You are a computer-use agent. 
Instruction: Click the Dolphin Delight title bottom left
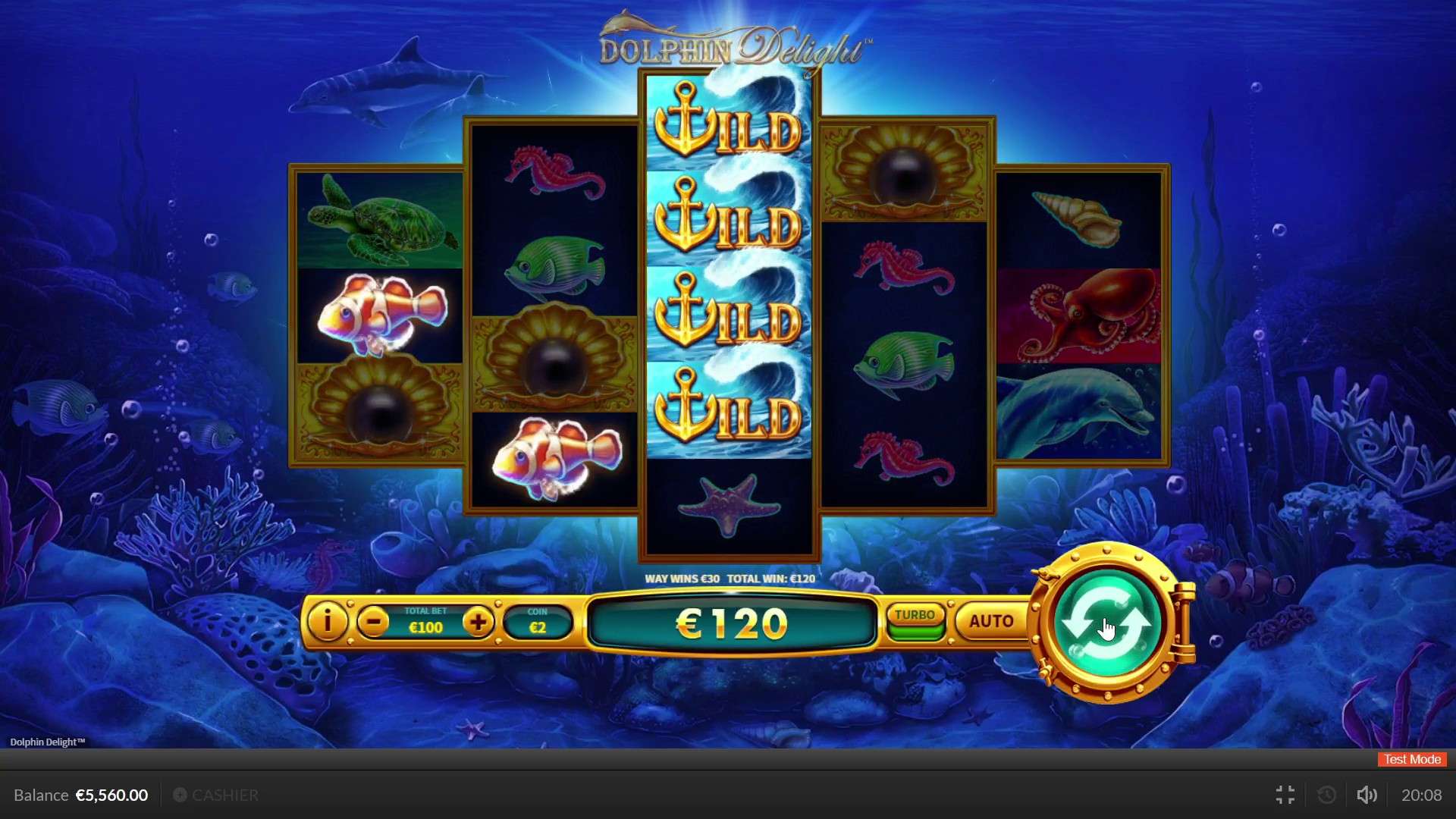tap(47, 742)
